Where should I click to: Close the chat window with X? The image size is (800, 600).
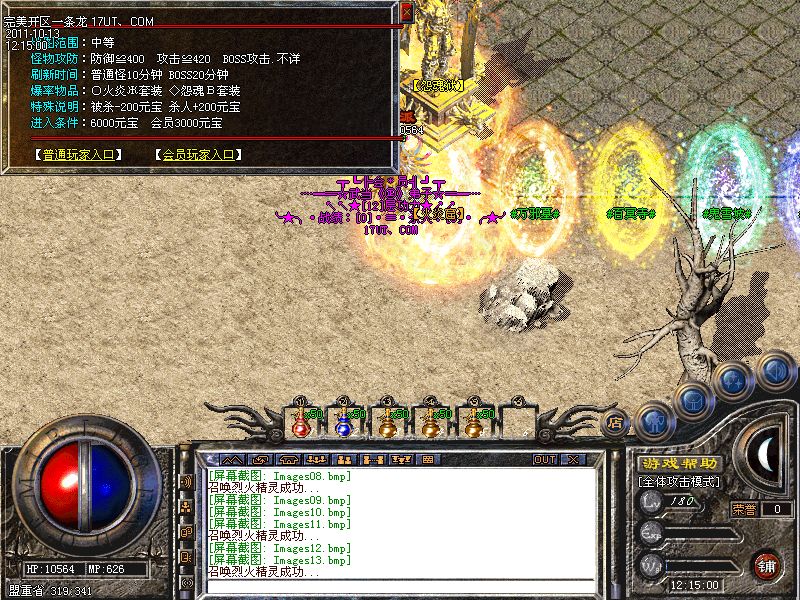573,459
